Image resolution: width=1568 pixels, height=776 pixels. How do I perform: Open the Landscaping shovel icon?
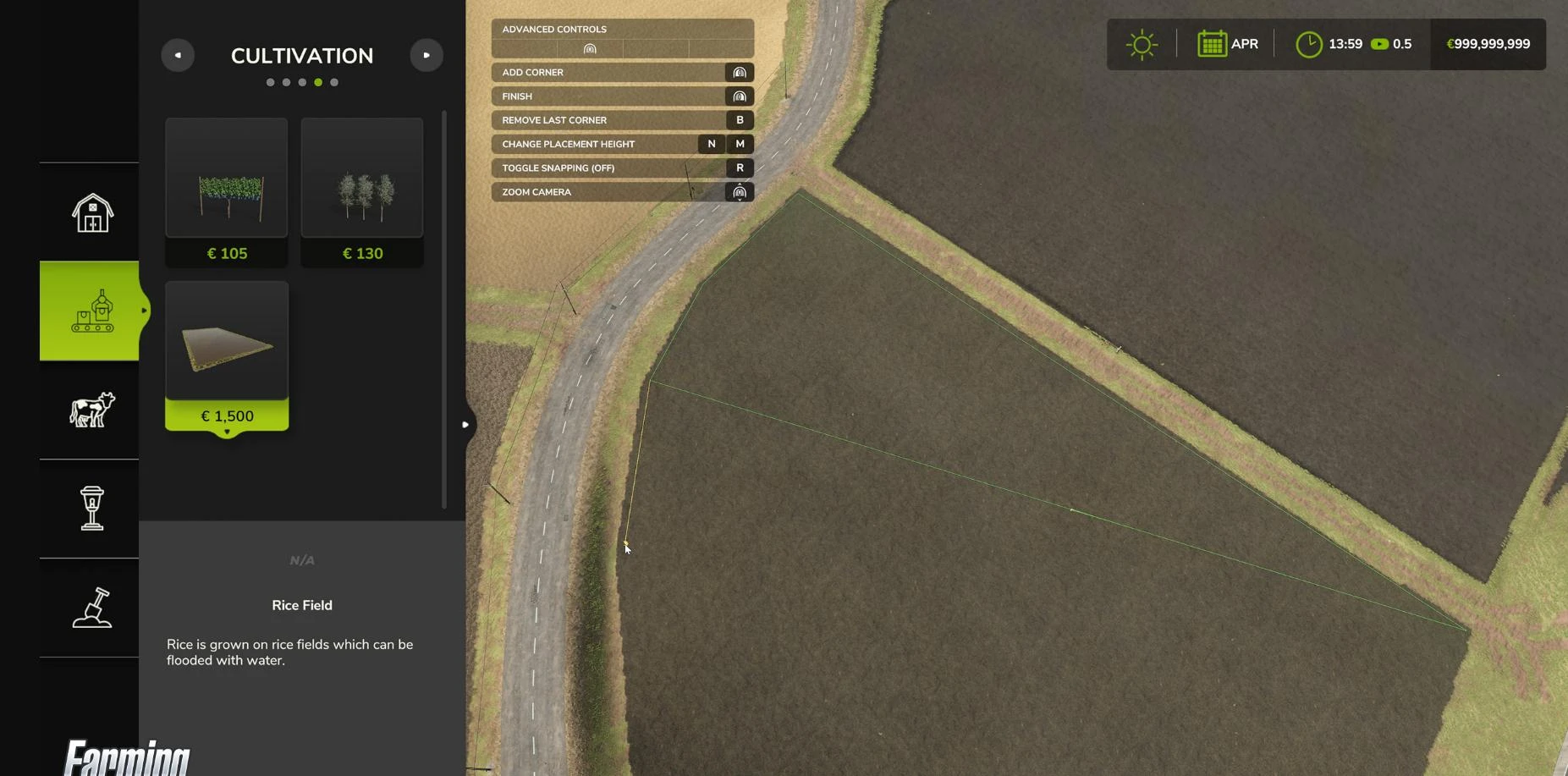[x=91, y=608]
